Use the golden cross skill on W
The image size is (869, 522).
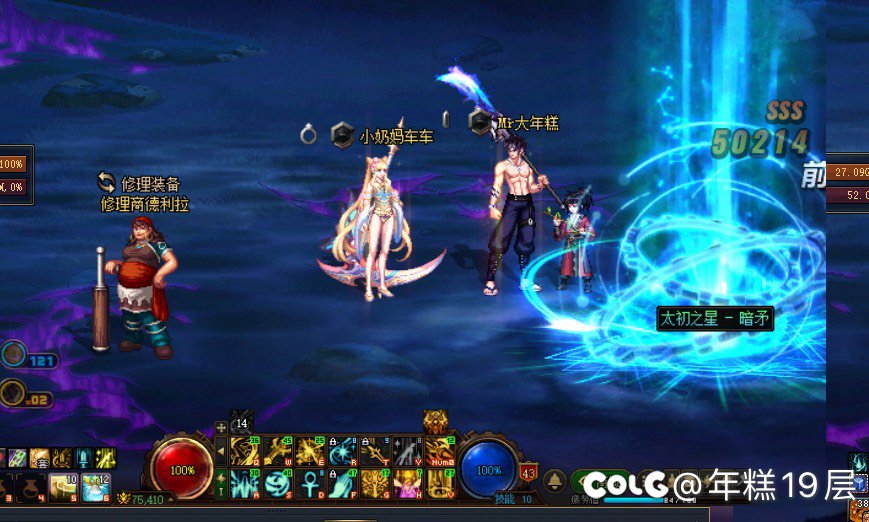277,452
